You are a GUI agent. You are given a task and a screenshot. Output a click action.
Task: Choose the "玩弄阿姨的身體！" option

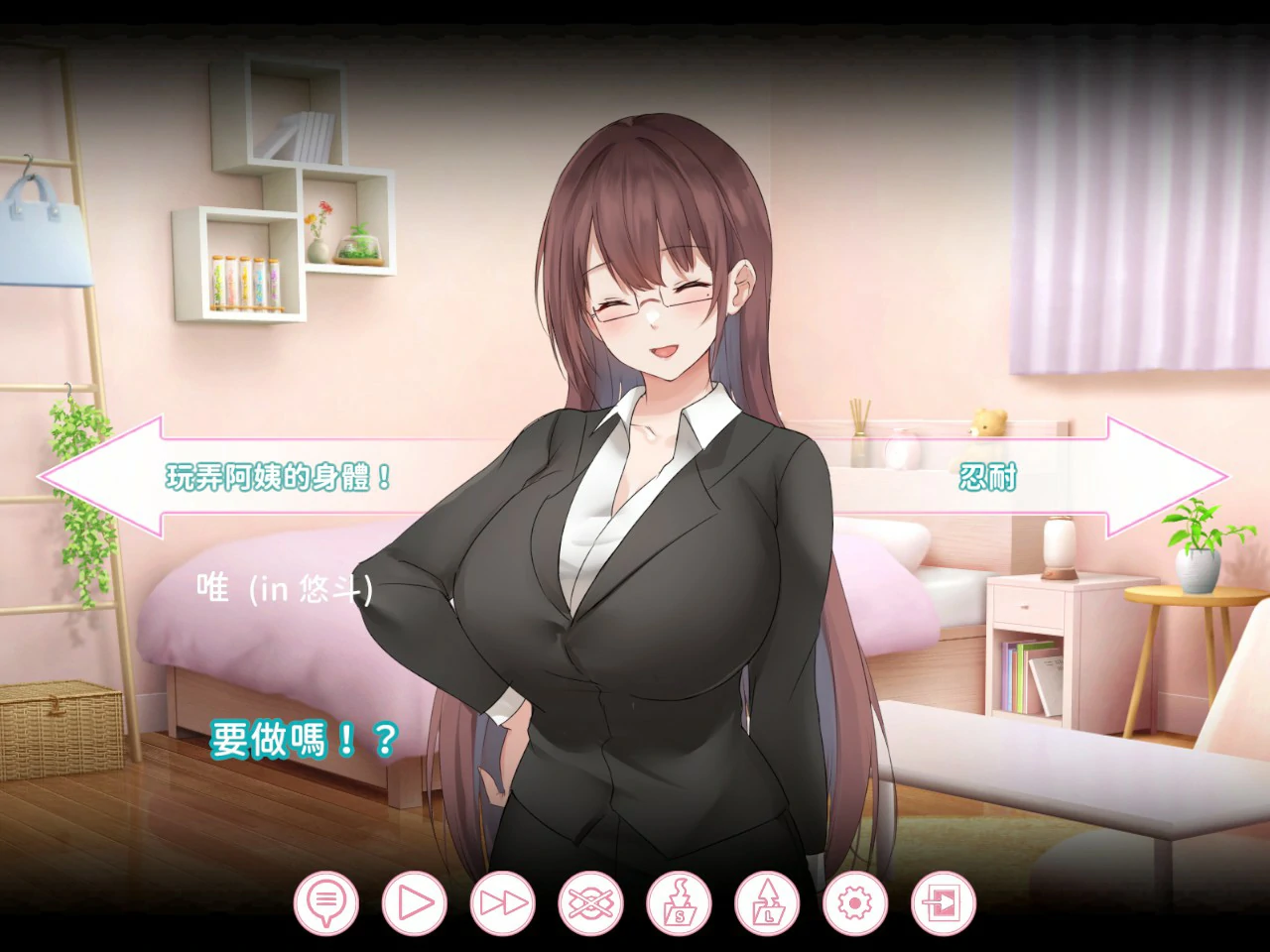tap(278, 475)
